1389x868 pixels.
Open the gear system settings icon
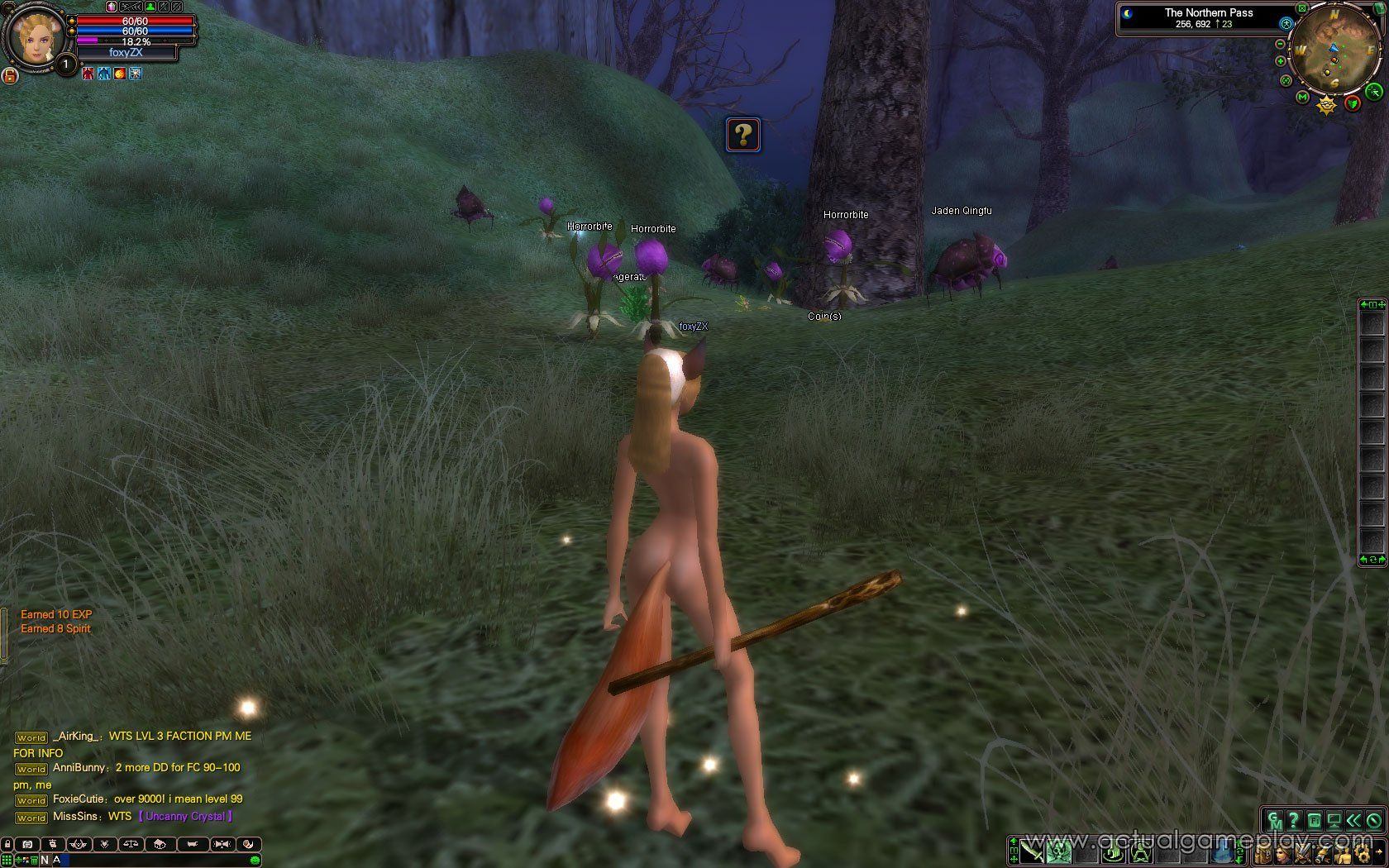pyautogui.click(x=1363, y=851)
